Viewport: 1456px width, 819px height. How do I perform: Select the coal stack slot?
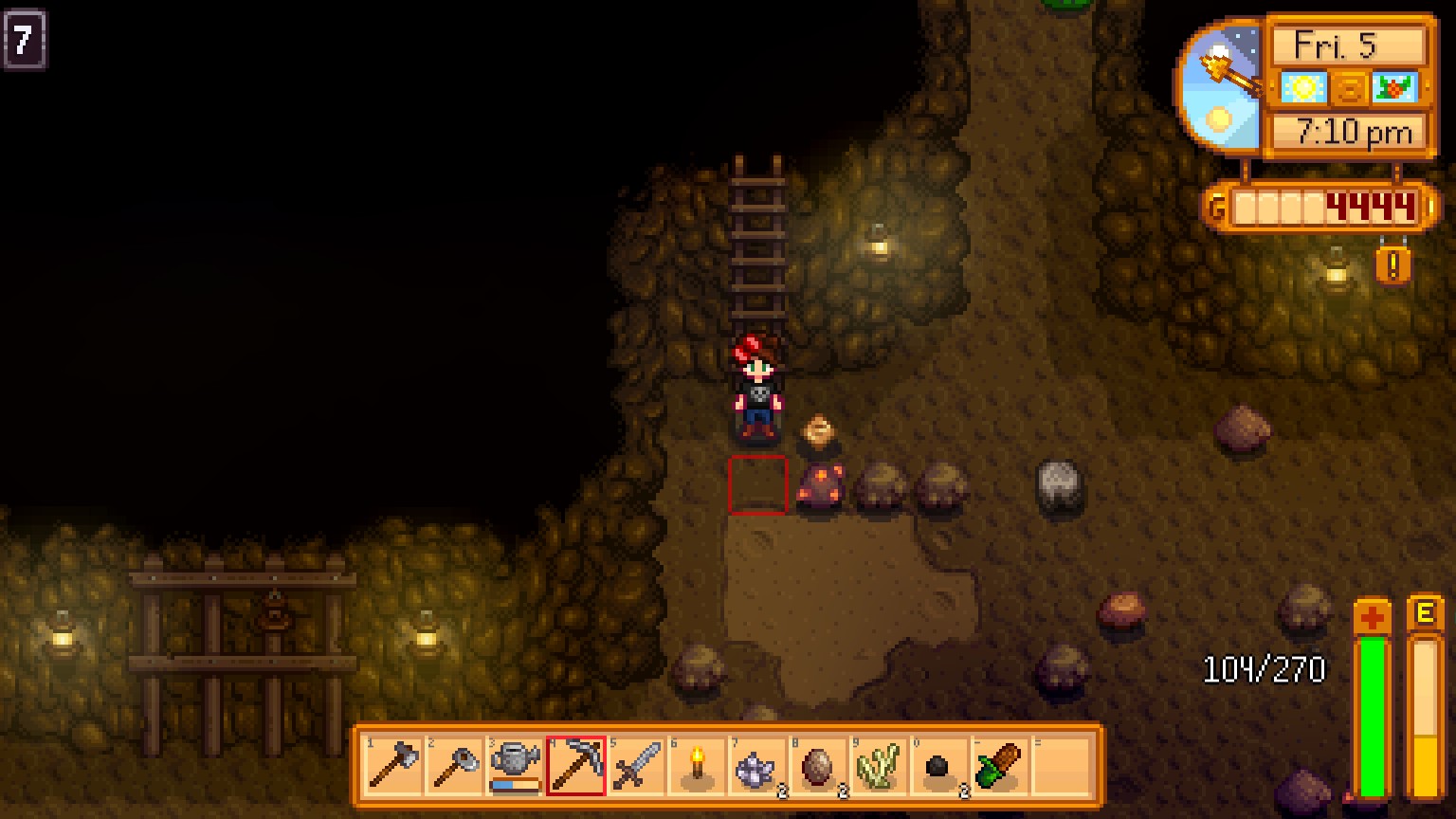pos(939,765)
